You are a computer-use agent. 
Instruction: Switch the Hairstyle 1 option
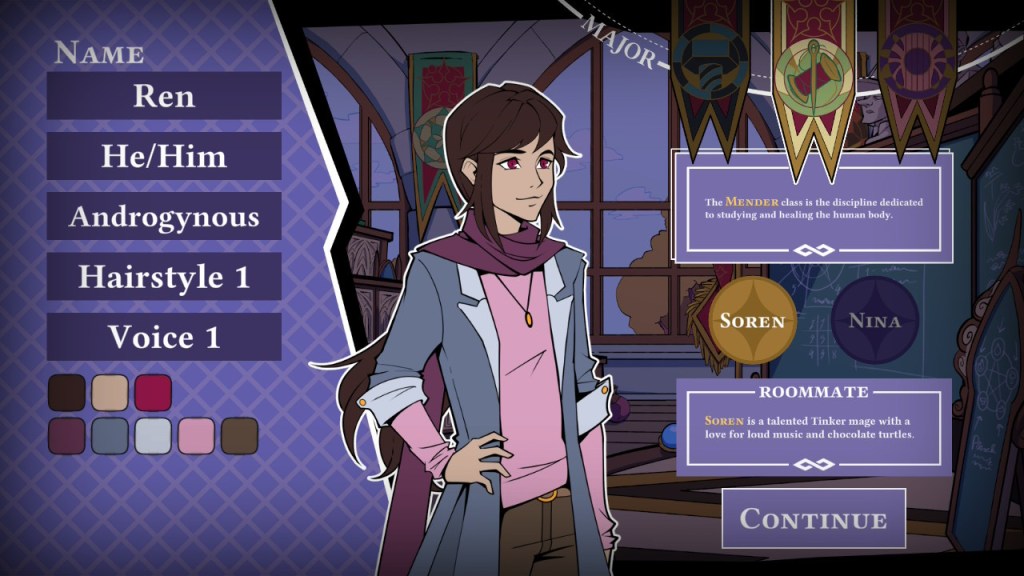(x=164, y=277)
